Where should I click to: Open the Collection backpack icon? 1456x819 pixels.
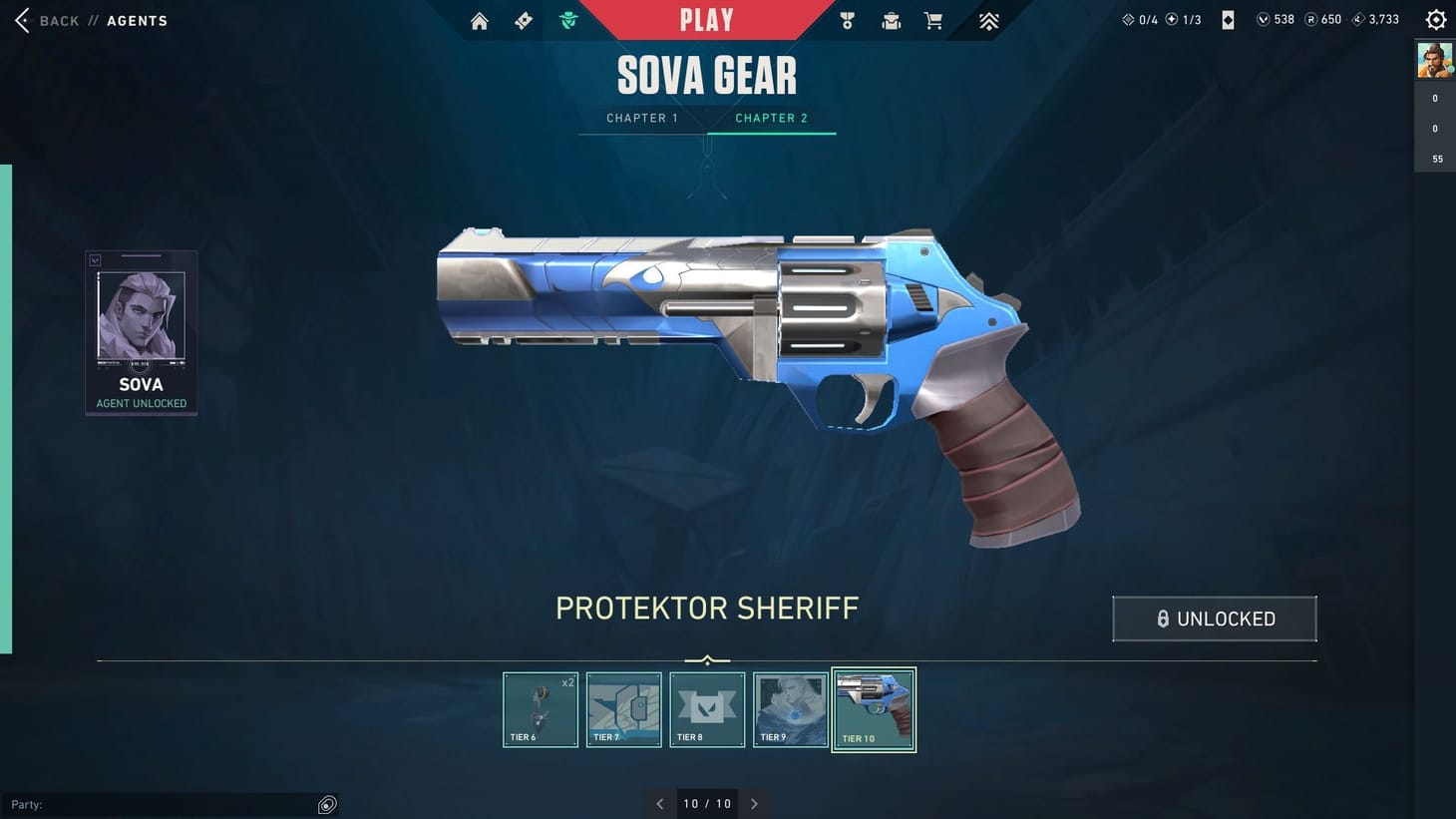891,20
